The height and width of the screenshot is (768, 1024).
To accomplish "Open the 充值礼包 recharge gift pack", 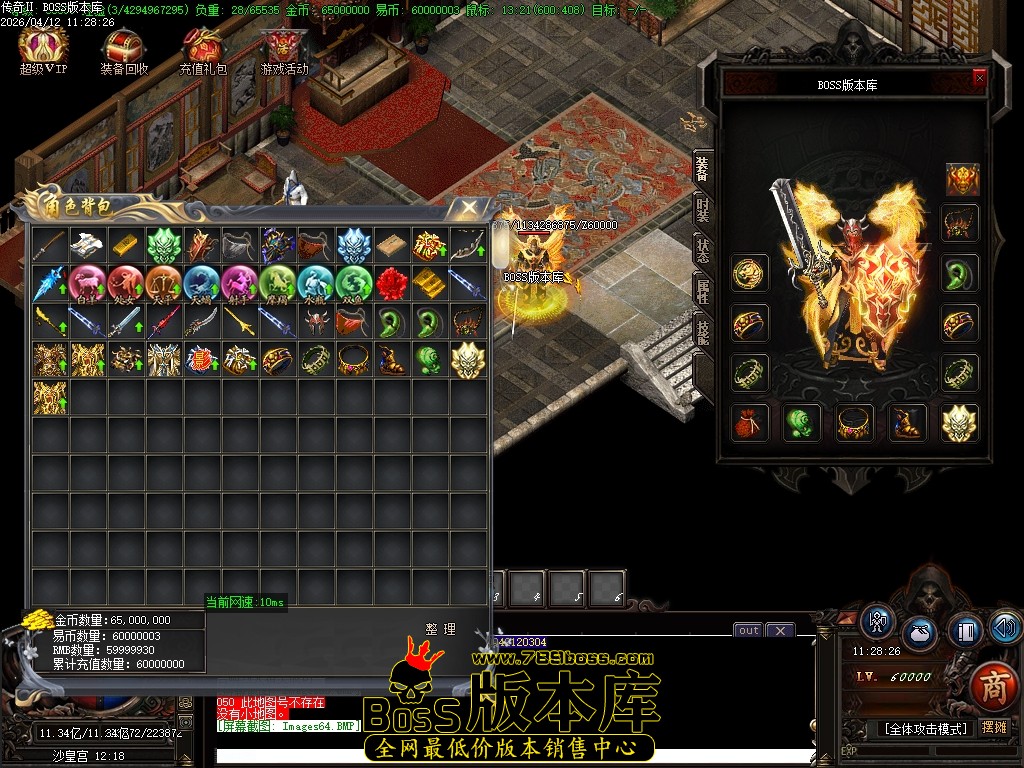I will click(x=203, y=50).
